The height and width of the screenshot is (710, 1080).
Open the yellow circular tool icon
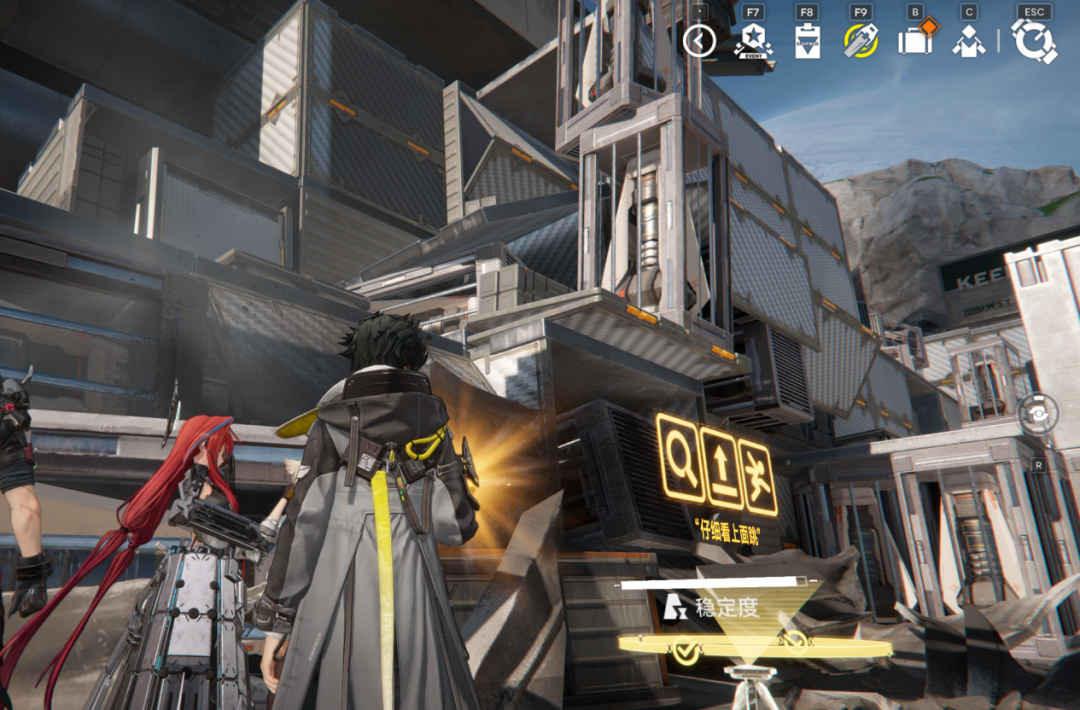pyautogui.click(x=860, y=41)
